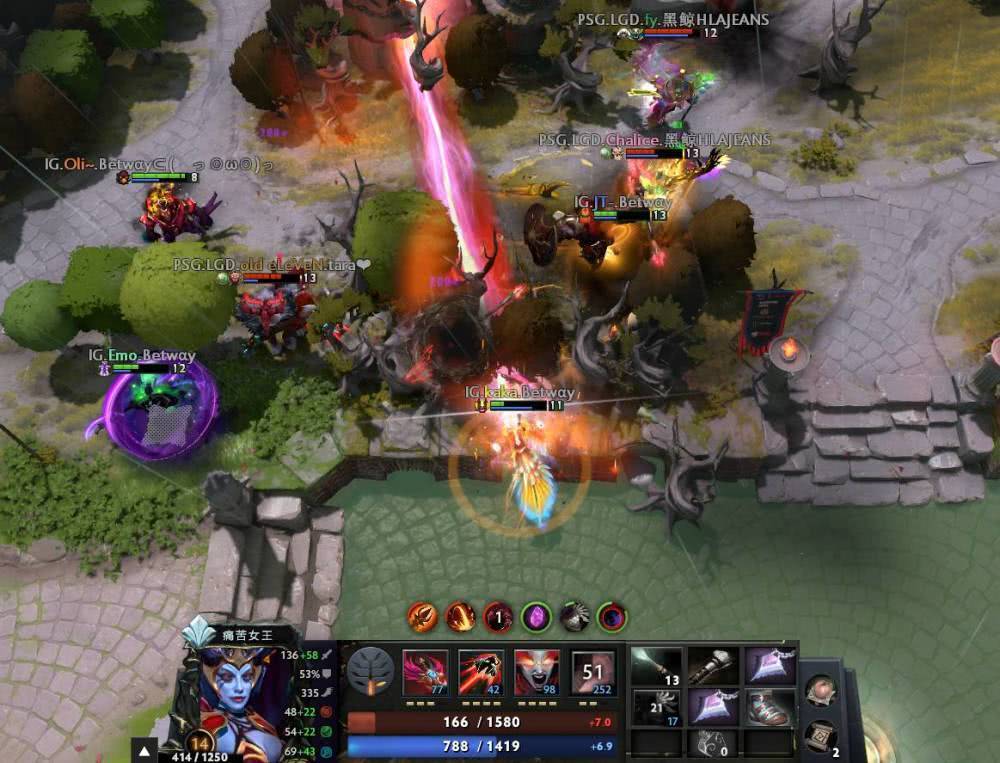Inspect the buff icon with stack count 1
This screenshot has width=1000, height=763.
pos(498,616)
